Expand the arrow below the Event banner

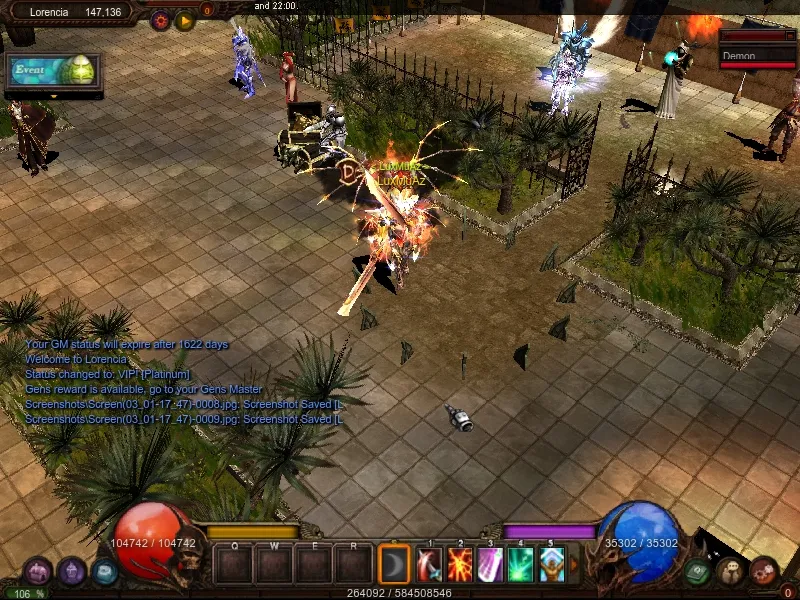click(x=54, y=96)
